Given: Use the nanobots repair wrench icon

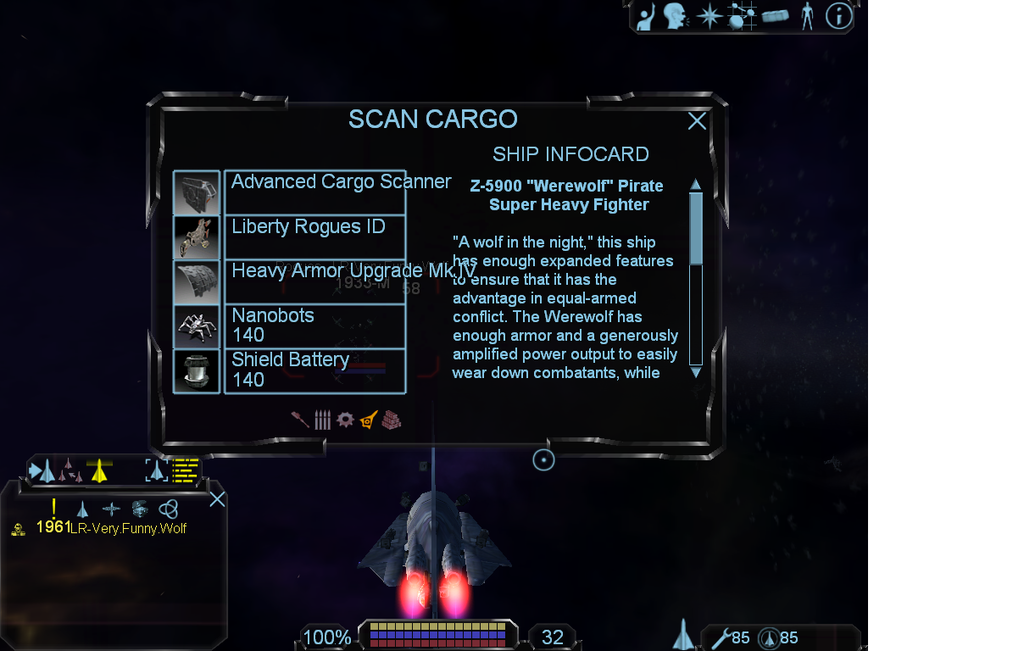Looking at the screenshot, I should click(x=720, y=637).
